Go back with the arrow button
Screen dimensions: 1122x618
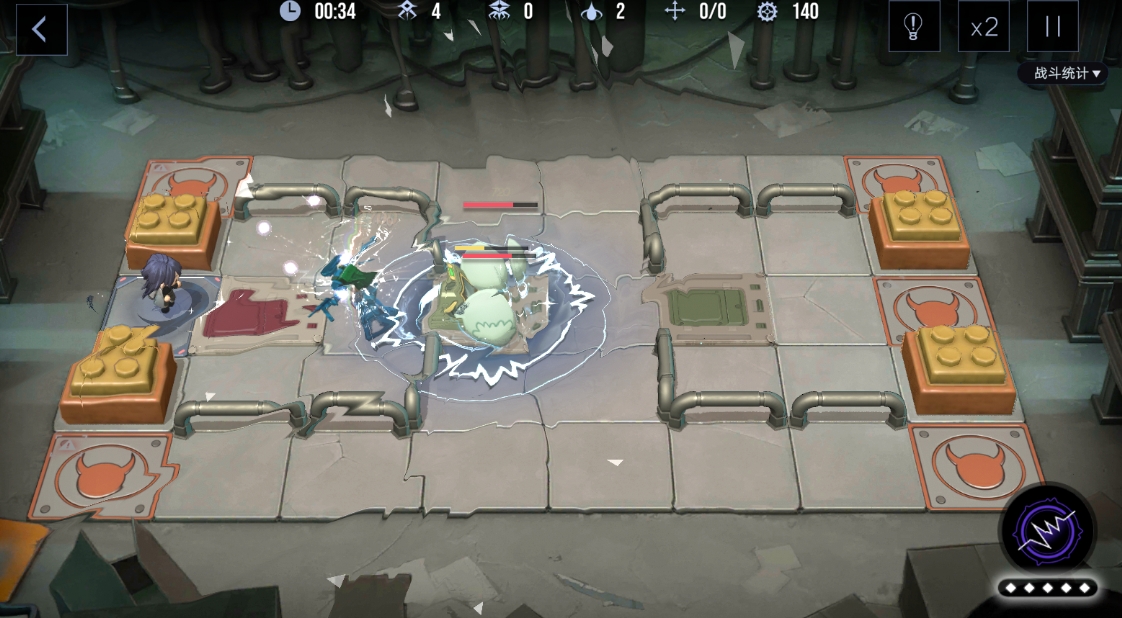[41, 29]
